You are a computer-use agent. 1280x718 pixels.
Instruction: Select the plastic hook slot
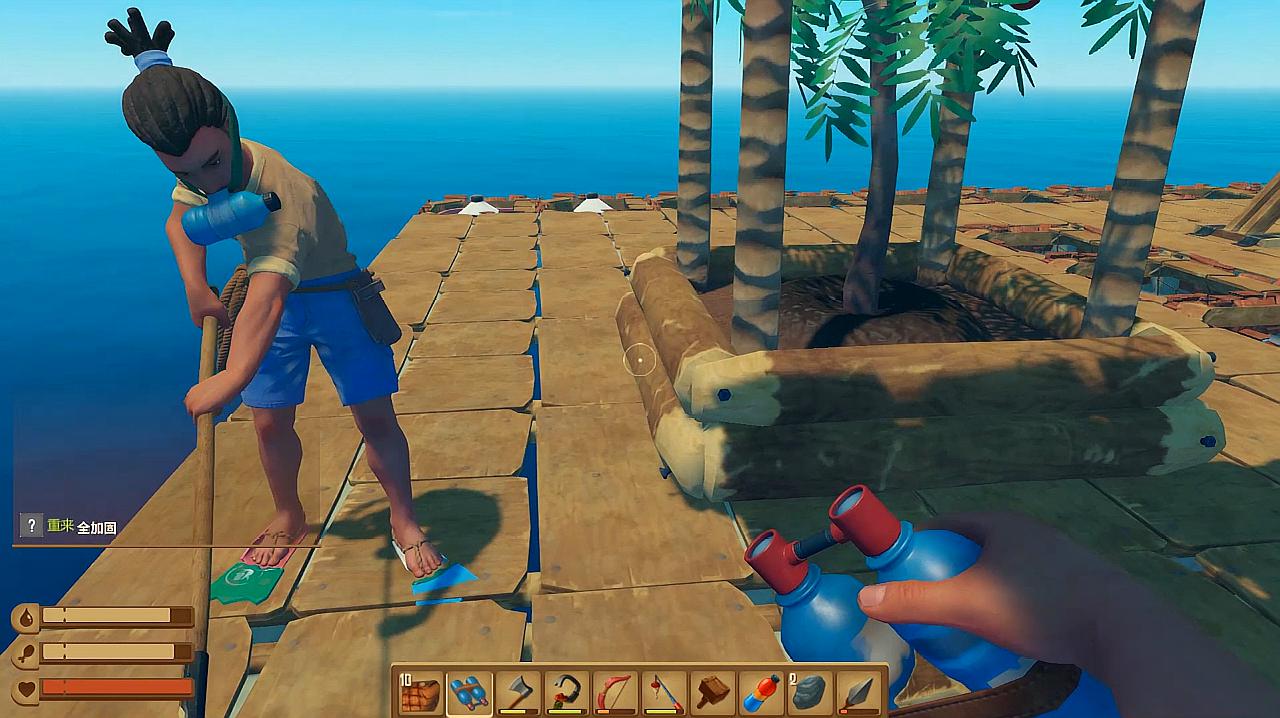[x=567, y=692]
